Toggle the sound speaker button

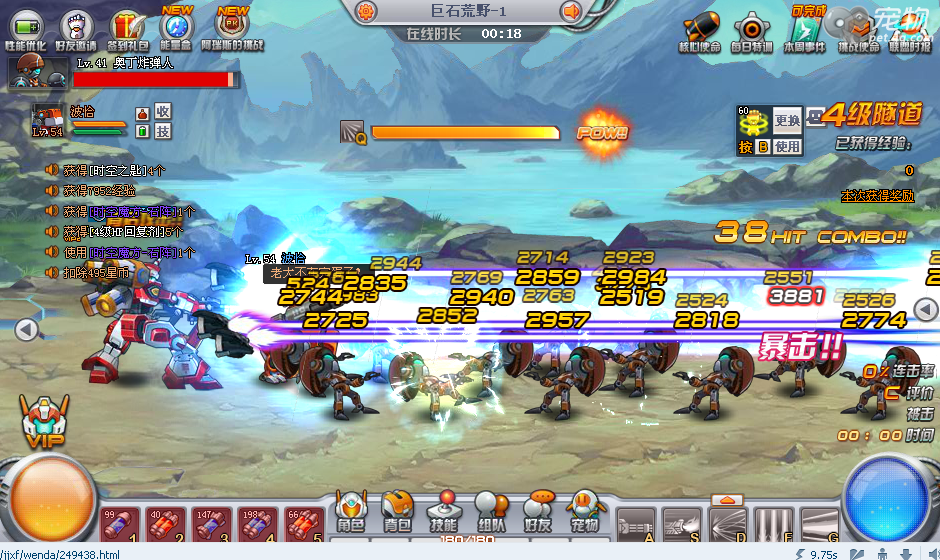click(x=572, y=12)
